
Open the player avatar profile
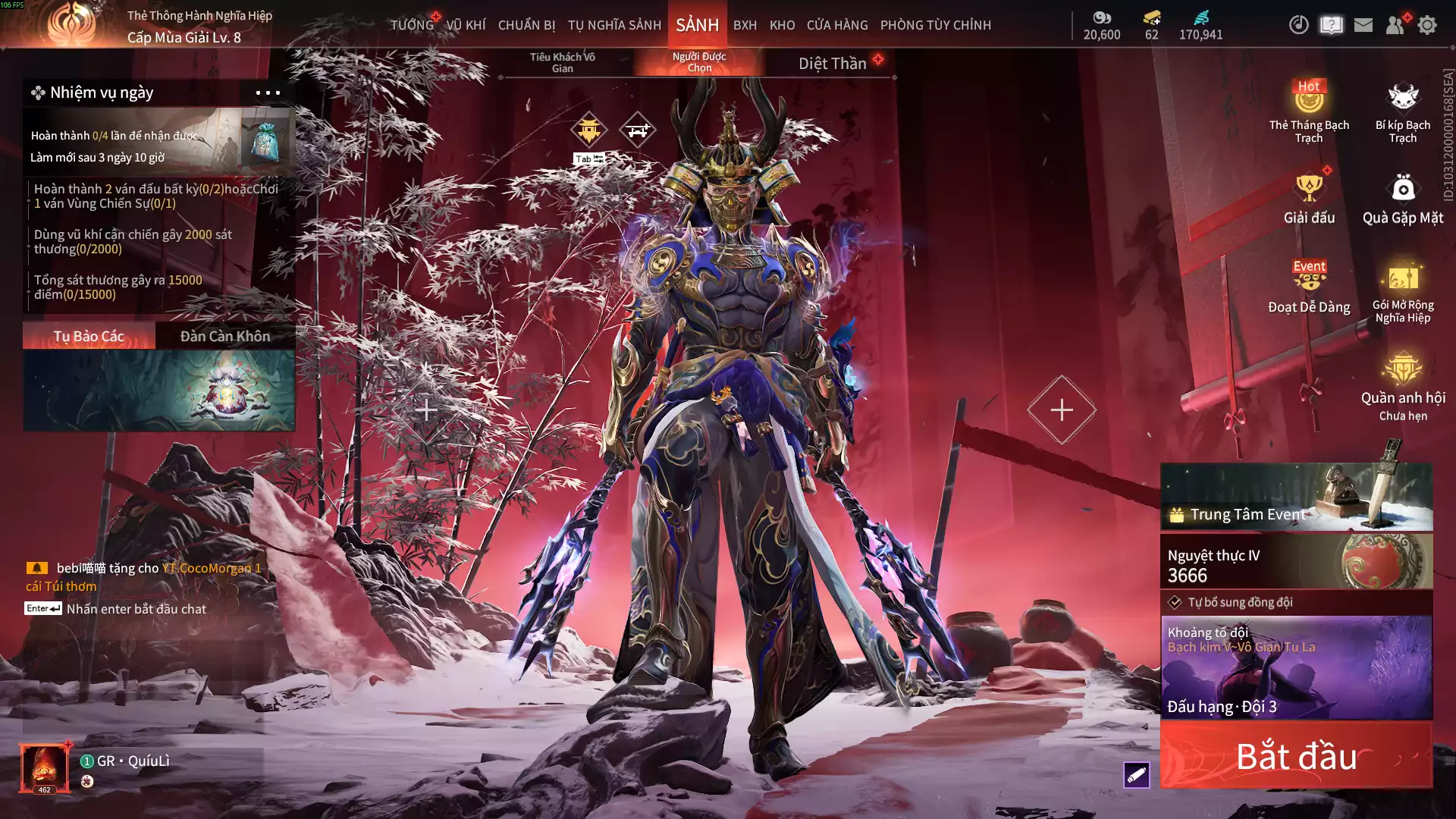click(45, 767)
